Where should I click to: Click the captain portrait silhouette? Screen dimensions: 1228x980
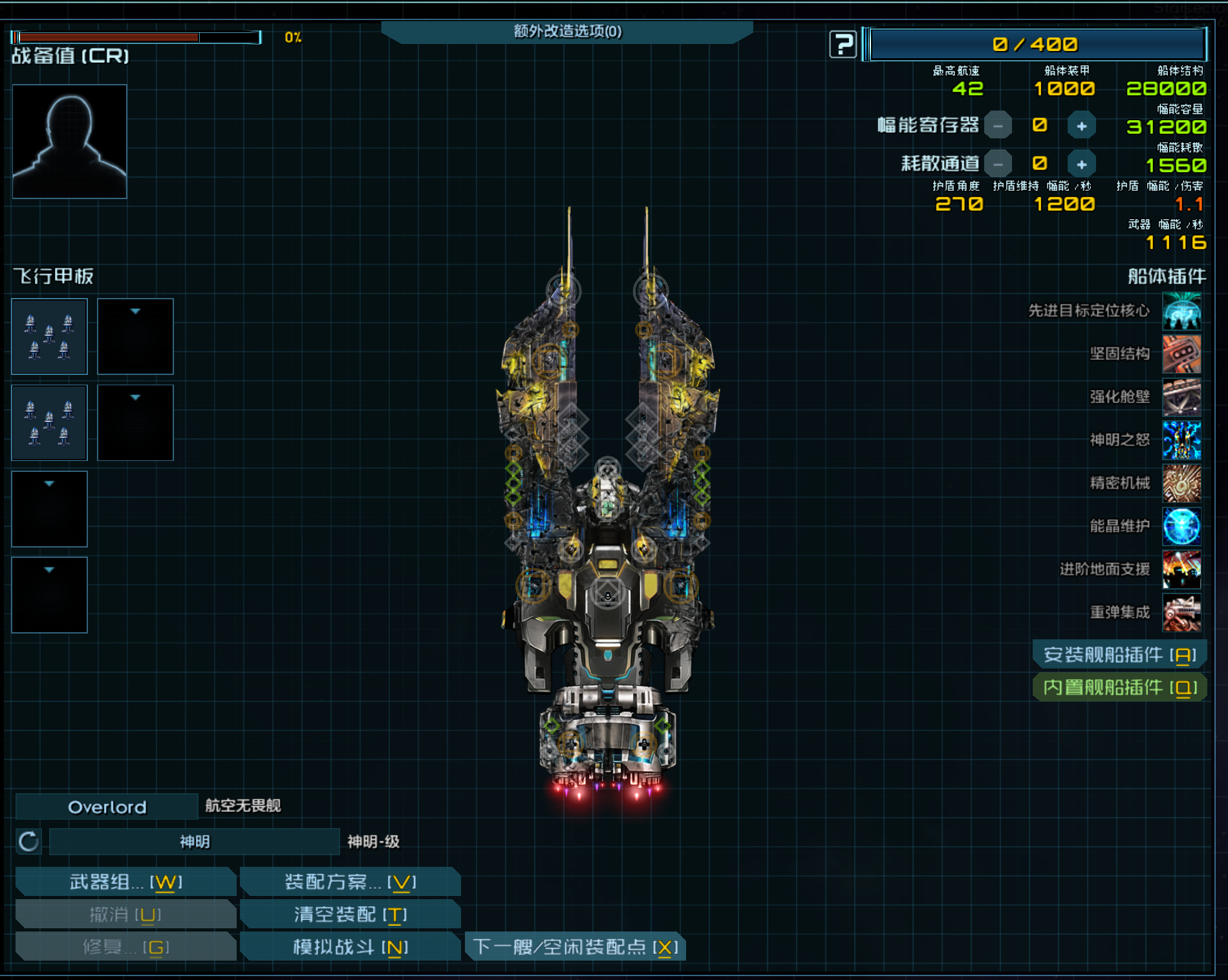[70, 141]
